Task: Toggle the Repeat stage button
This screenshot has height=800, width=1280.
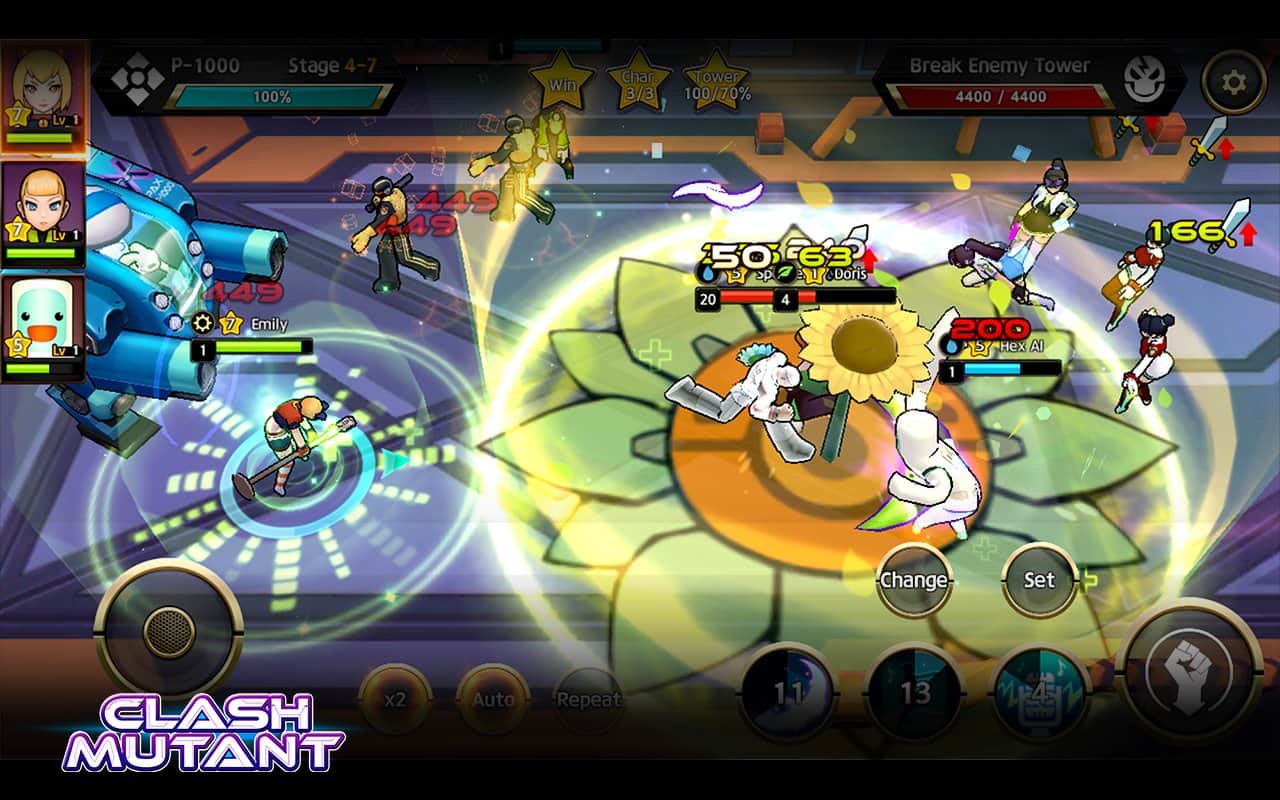Action: tap(589, 699)
